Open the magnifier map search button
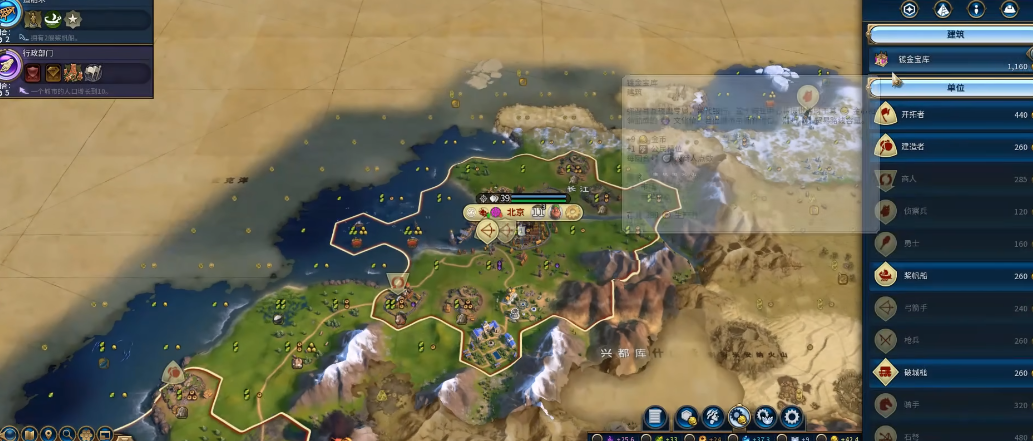This screenshot has height=441, width=1033. (x=65, y=434)
